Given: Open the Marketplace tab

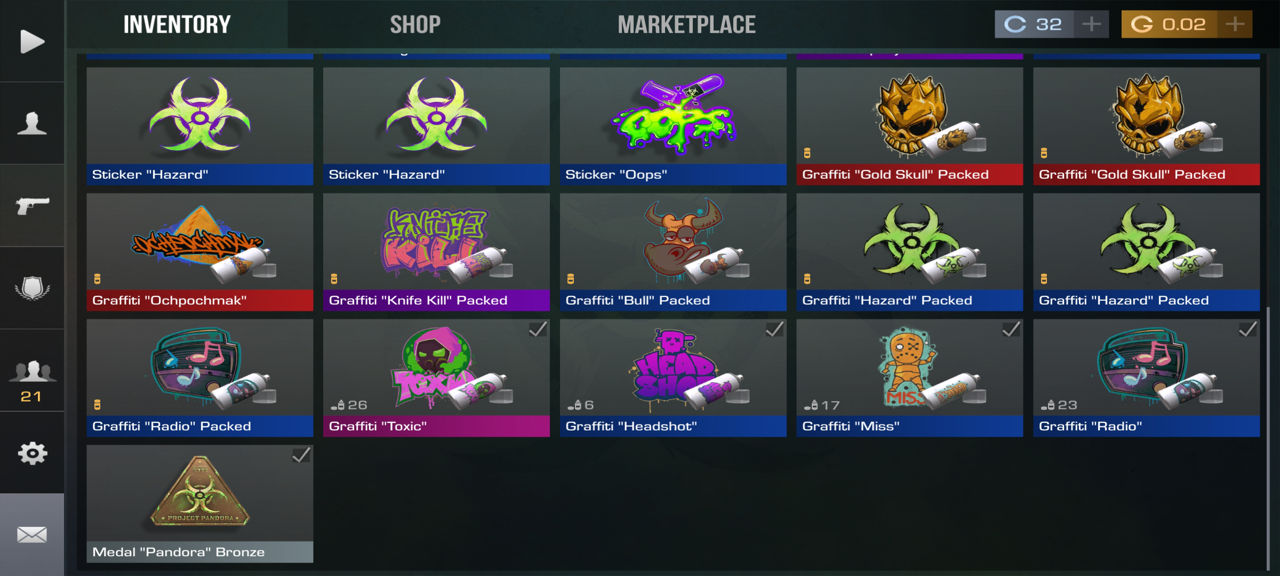Looking at the screenshot, I should [686, 24].
